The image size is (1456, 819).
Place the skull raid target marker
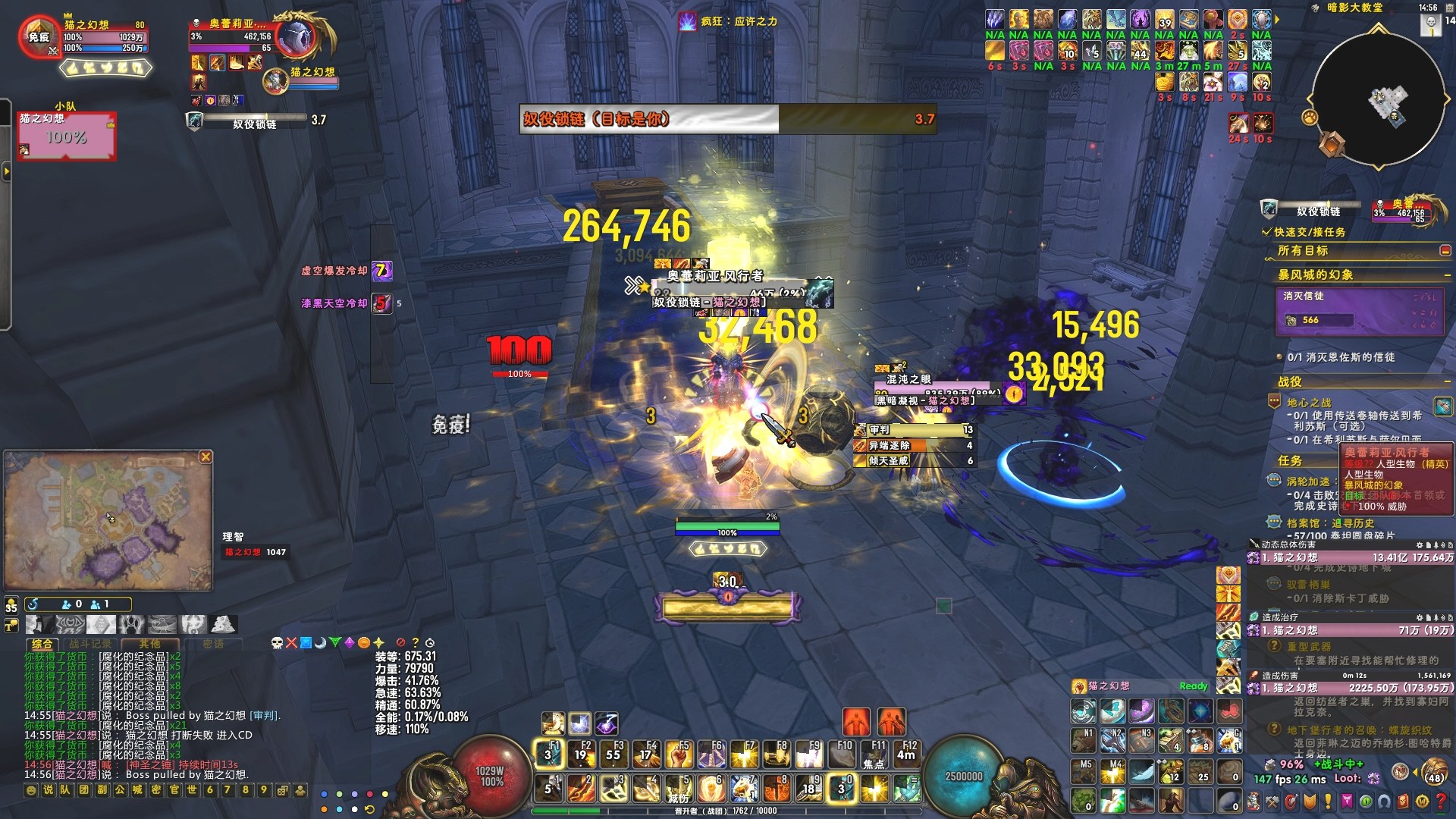[x=277, y=643]
